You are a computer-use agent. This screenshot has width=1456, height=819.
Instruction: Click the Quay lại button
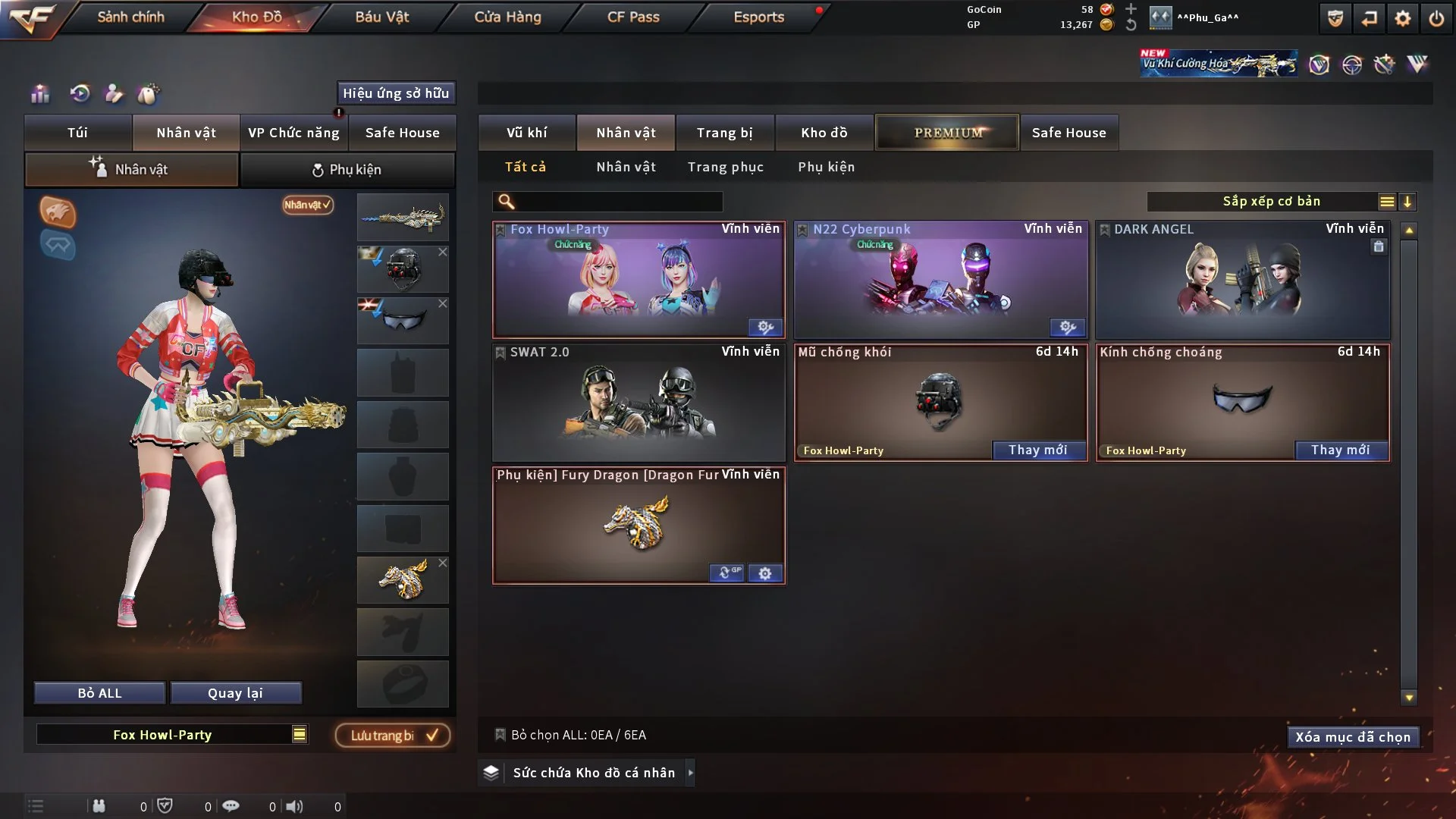[x=235, y=693]
